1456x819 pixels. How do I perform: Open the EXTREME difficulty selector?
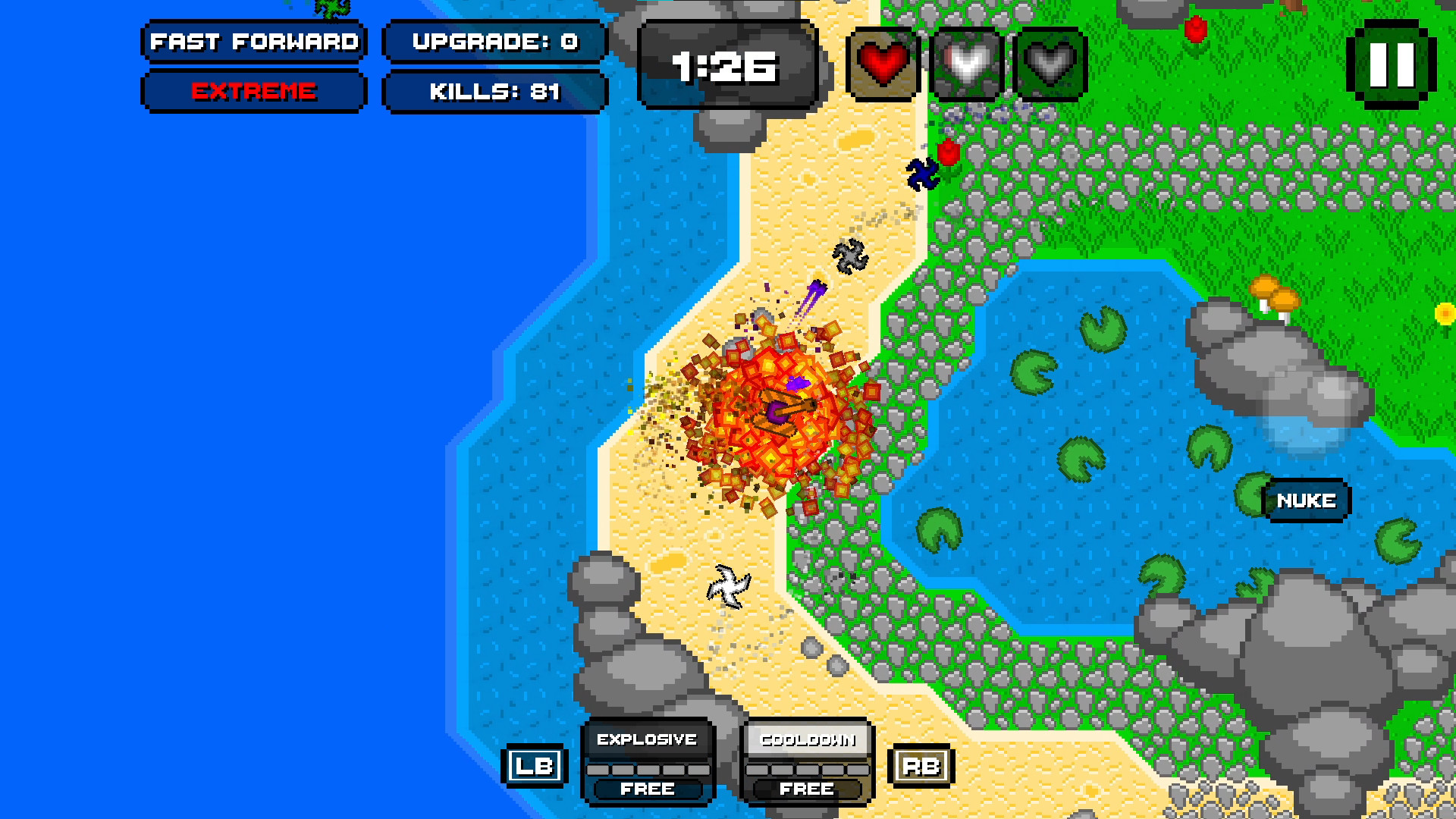[x=253, y=93]
